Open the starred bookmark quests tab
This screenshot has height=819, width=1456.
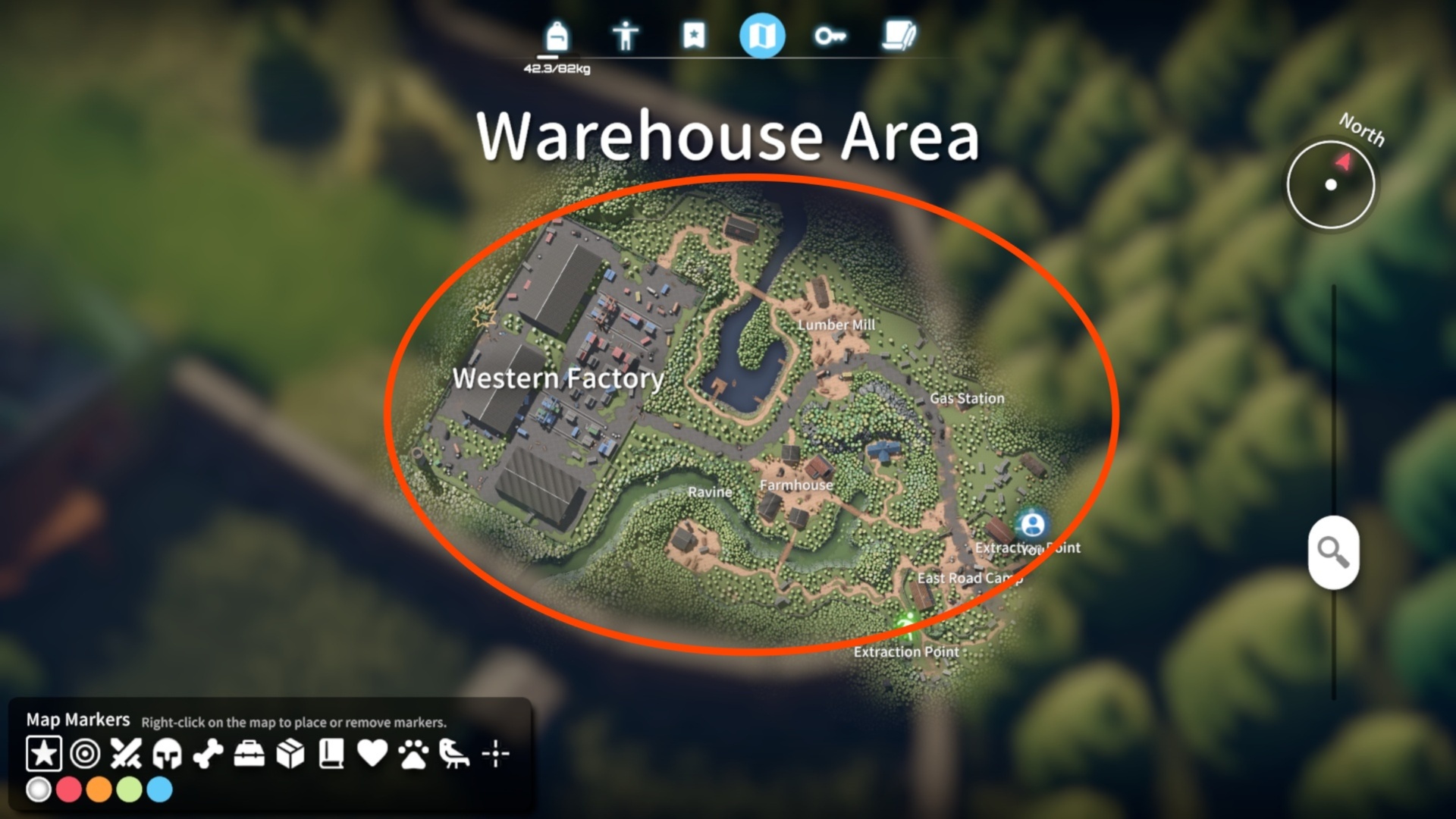click(694, 36)
